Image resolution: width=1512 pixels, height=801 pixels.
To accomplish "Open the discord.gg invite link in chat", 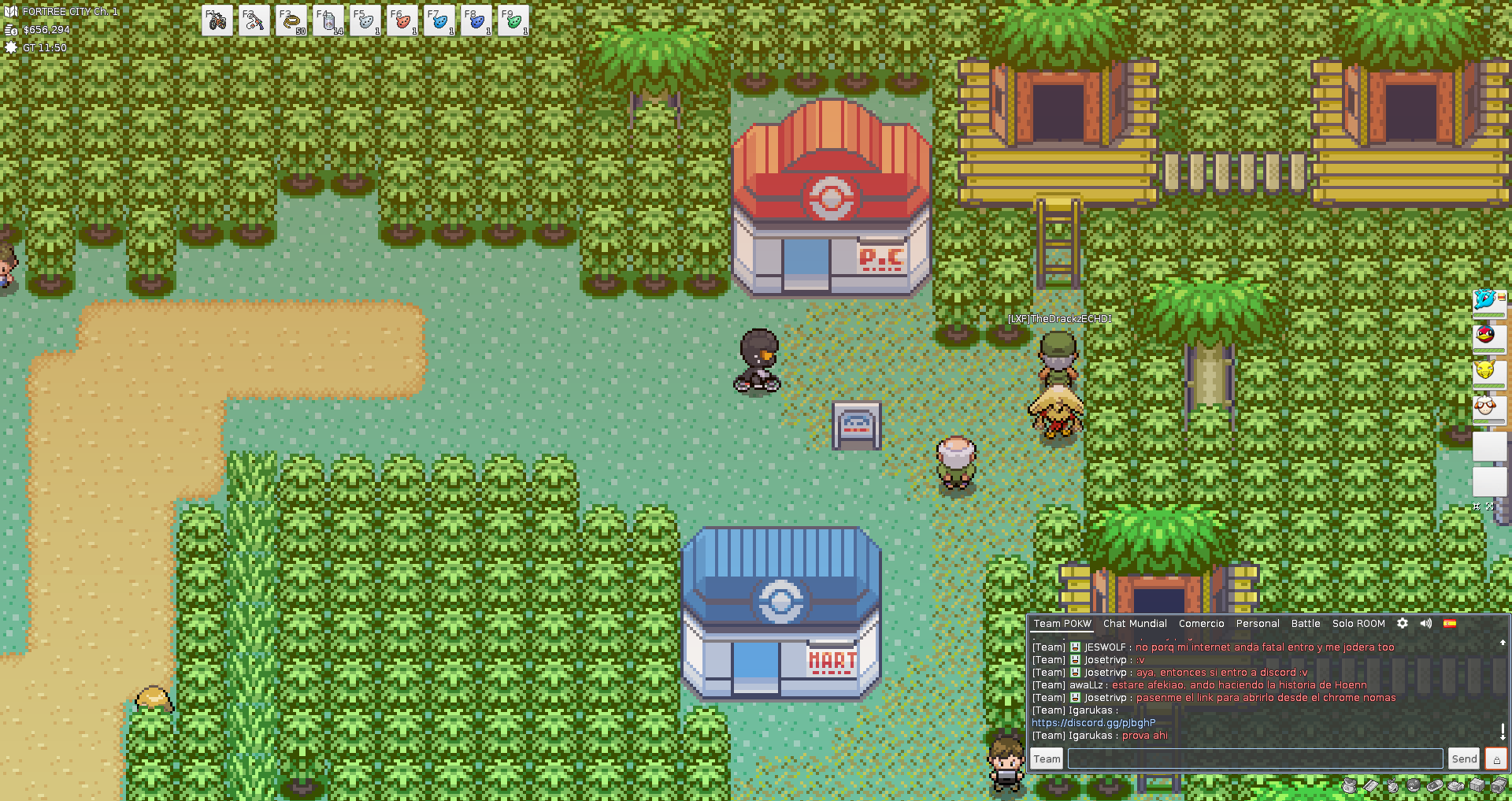I will (x=1094, y=722).
